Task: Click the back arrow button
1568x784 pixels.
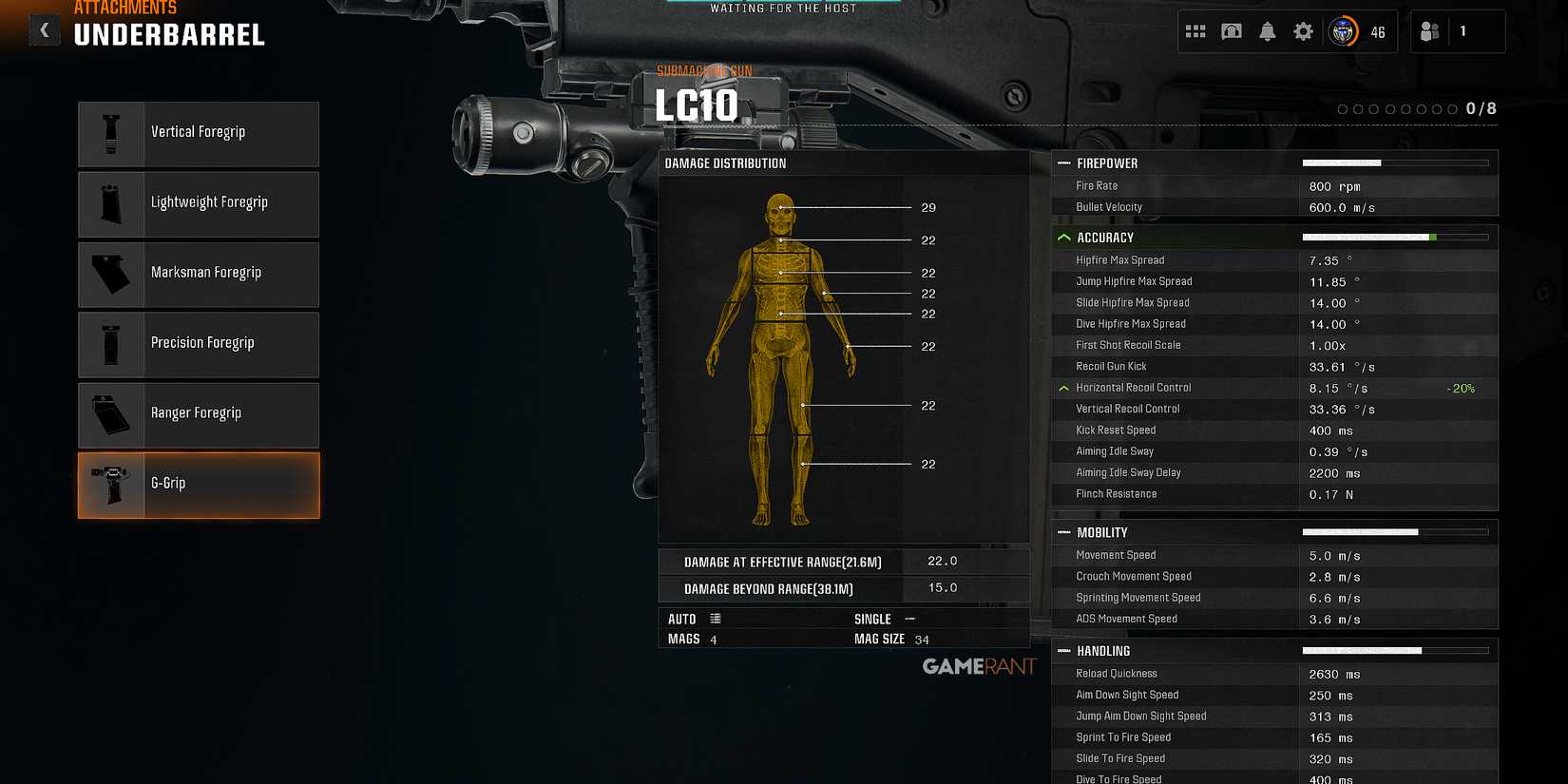Action: click(x=44, y=29)
